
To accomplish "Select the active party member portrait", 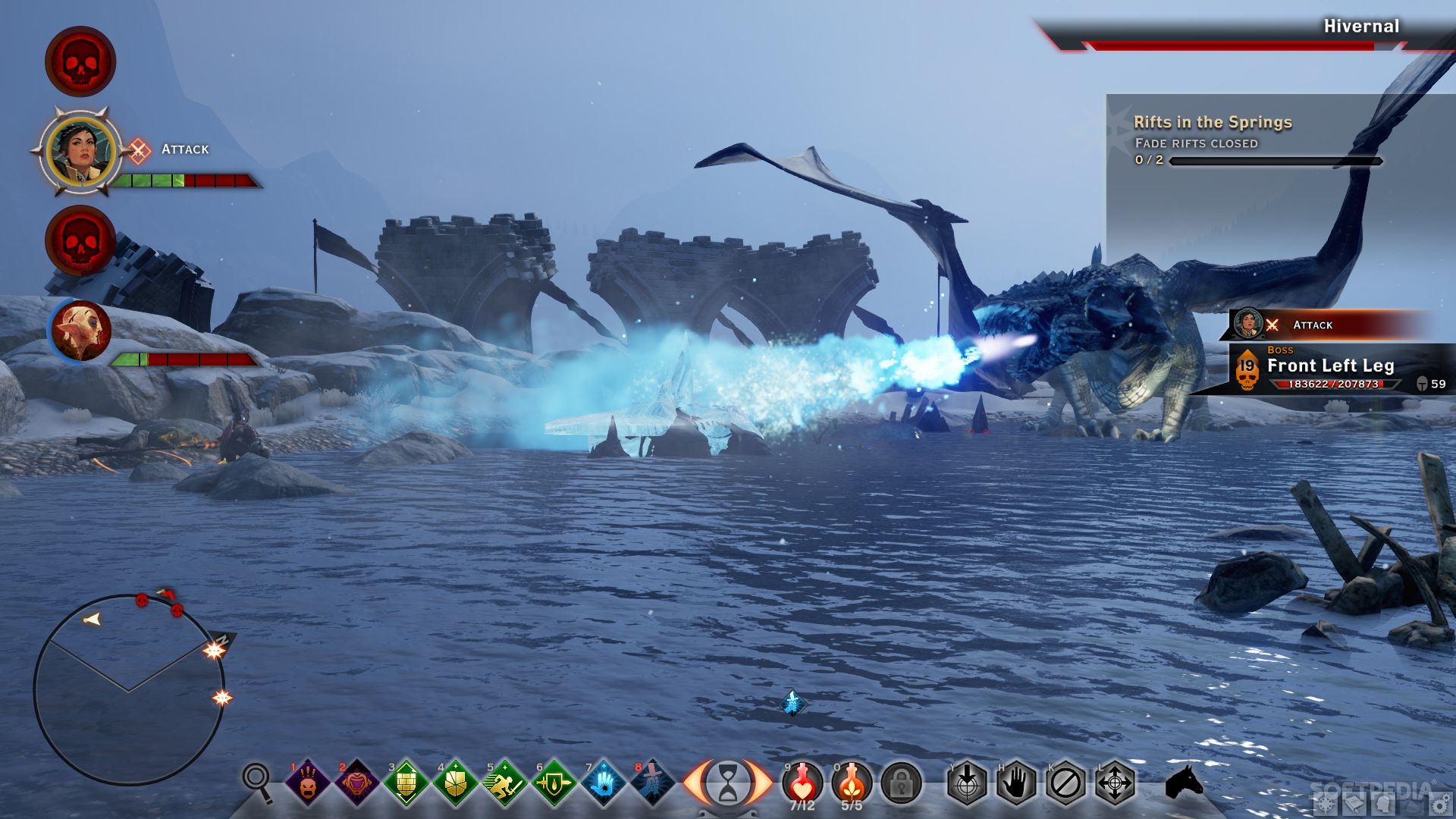I will tap(80, 150).
